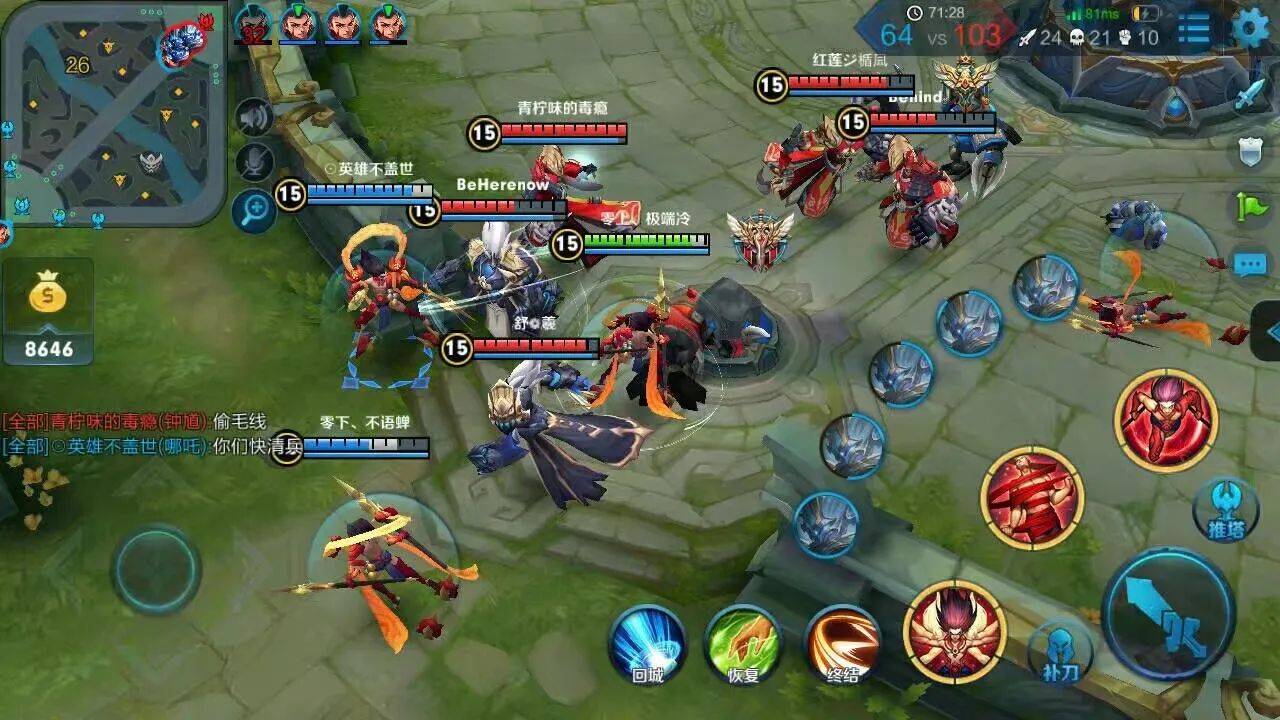Send the shield retreat signal

point(1250,152)
